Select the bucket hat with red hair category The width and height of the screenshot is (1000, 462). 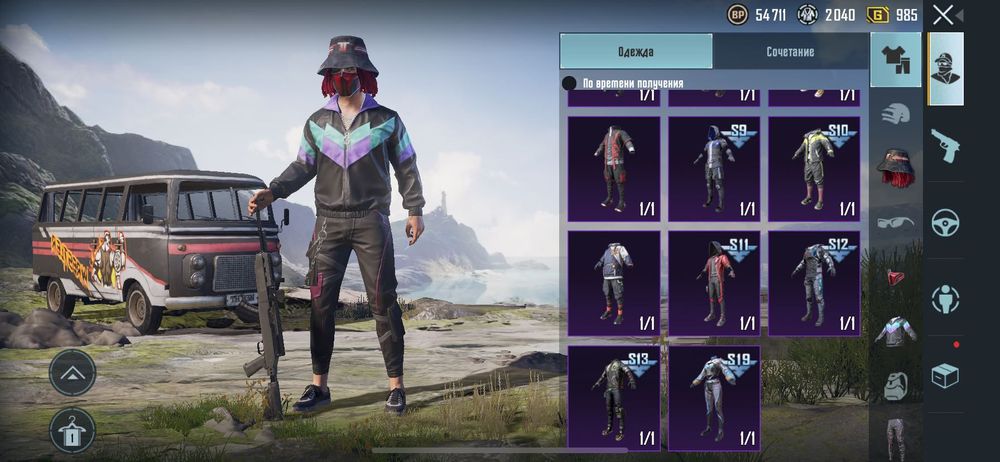pyautogui.click(x=896, y=166)
